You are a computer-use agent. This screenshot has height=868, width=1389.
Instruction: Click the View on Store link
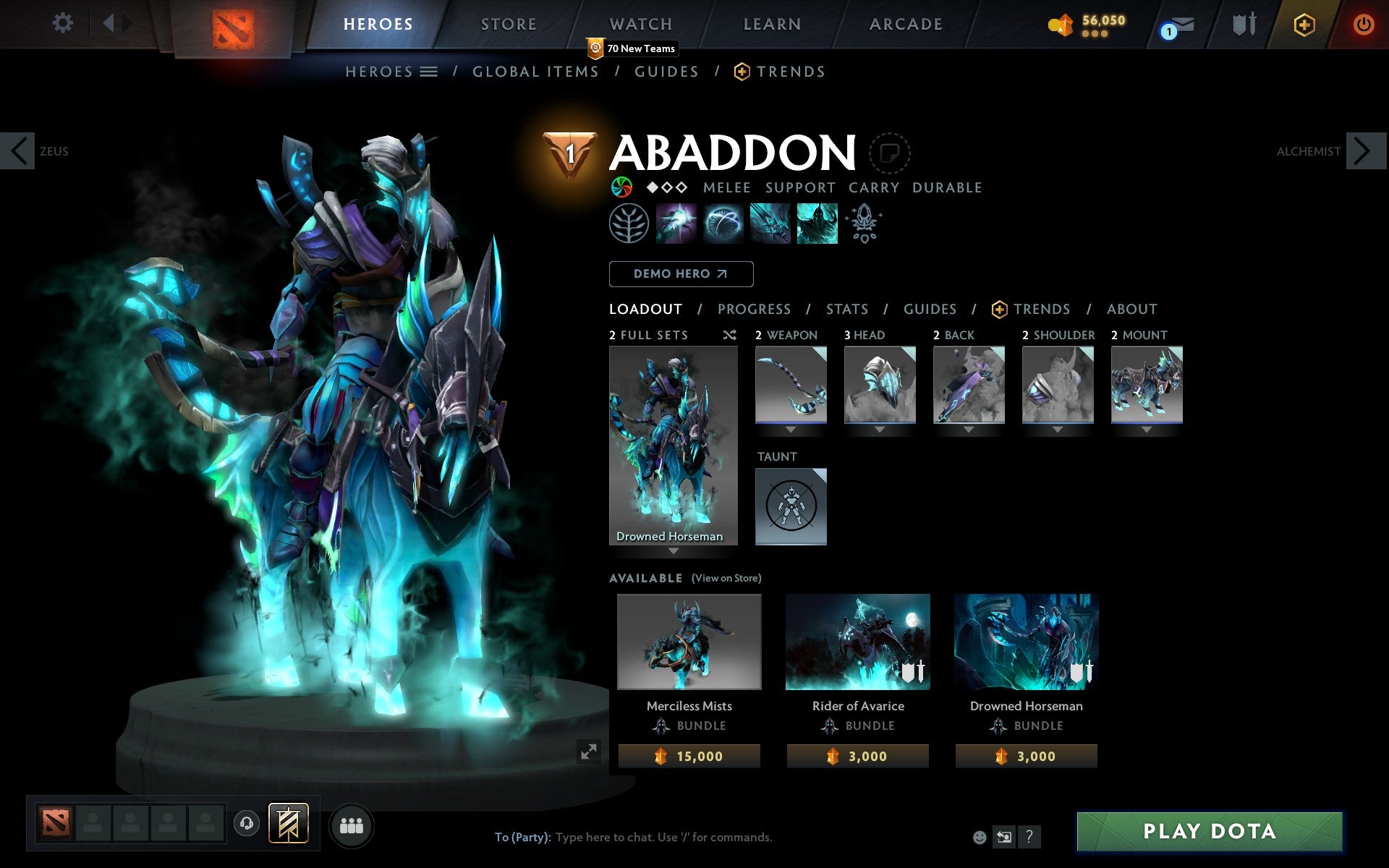click(726, 579)
